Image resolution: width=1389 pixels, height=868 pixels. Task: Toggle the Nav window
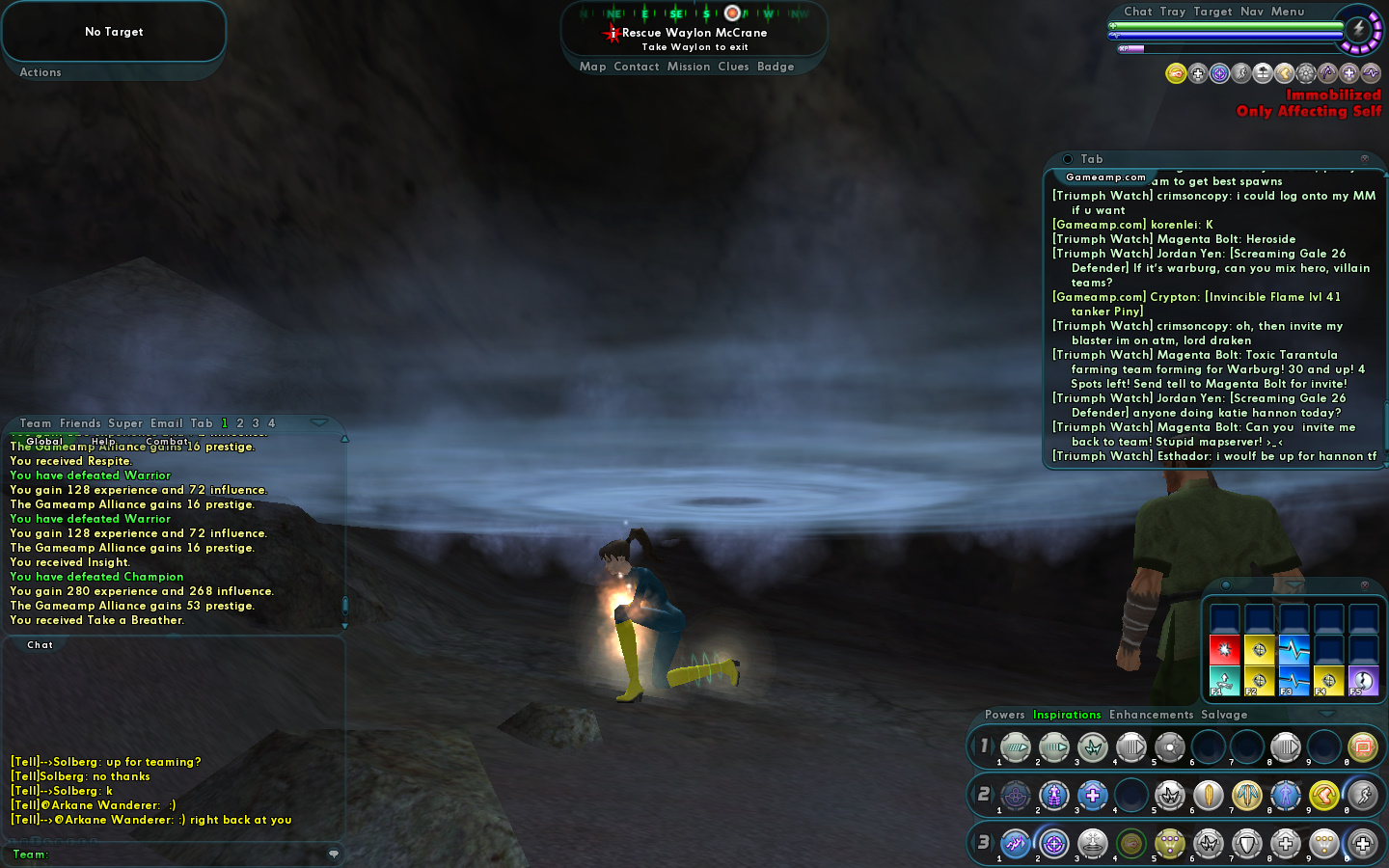(1251, 12)
